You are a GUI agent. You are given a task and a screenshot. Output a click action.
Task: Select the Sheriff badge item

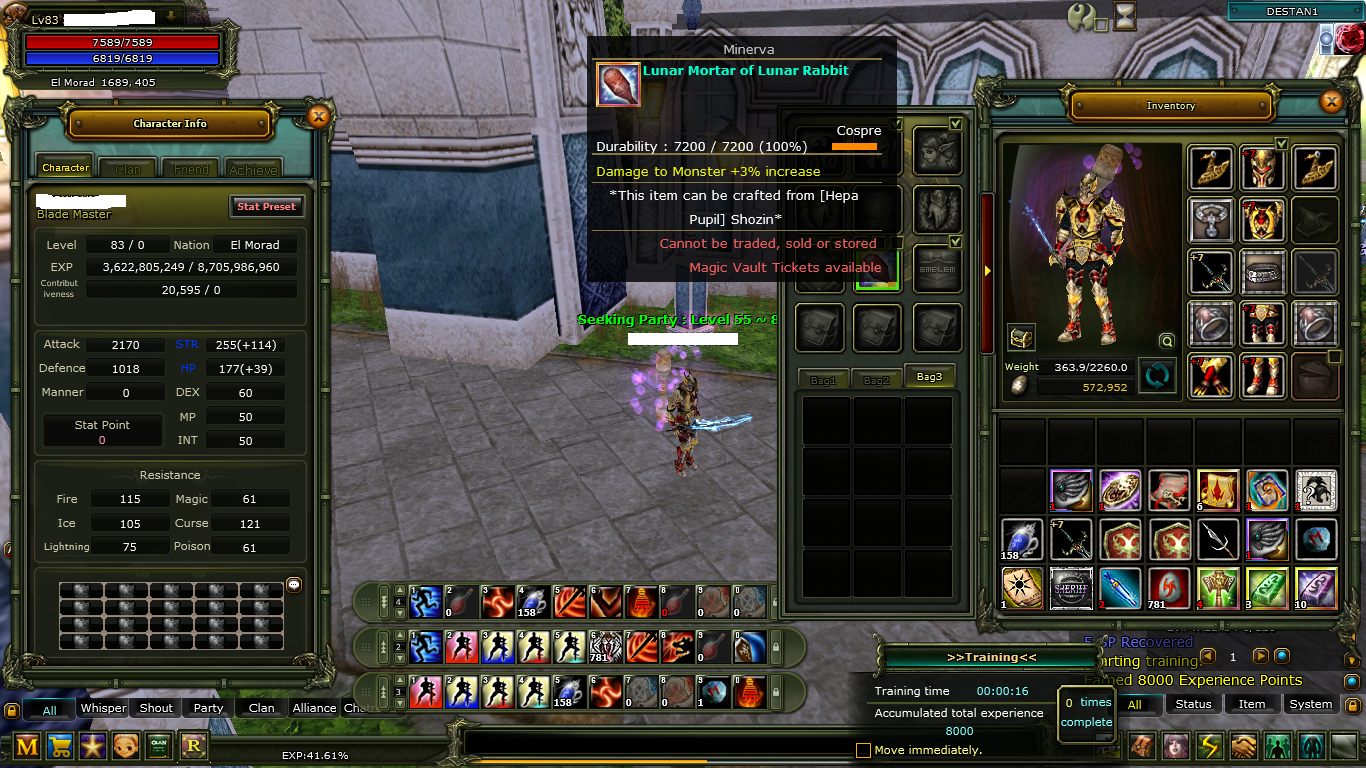[1071, 588]
